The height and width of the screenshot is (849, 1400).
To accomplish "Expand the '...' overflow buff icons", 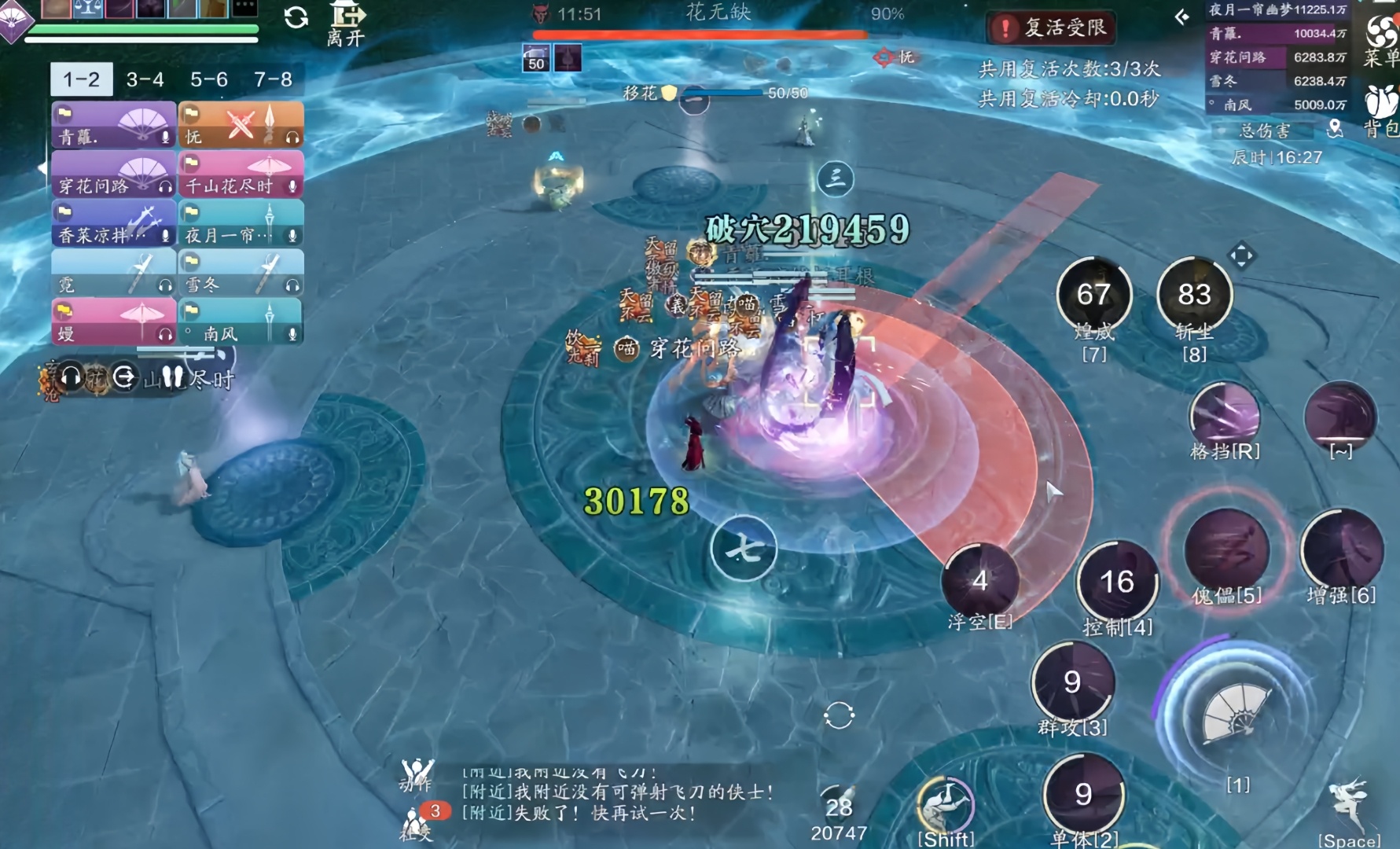I will tap(244, 10).
